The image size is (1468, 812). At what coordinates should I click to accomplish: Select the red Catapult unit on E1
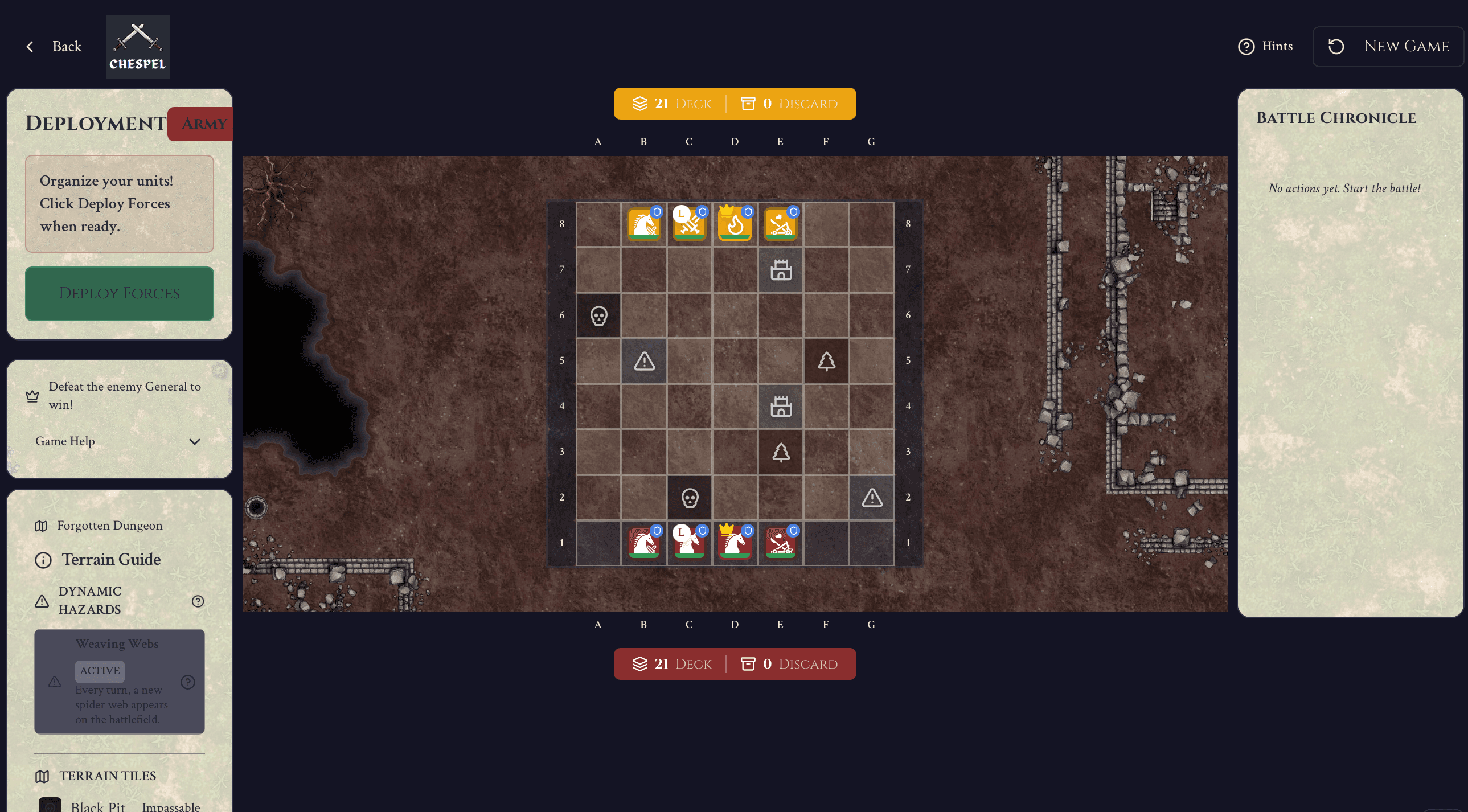tap(780, 544)
